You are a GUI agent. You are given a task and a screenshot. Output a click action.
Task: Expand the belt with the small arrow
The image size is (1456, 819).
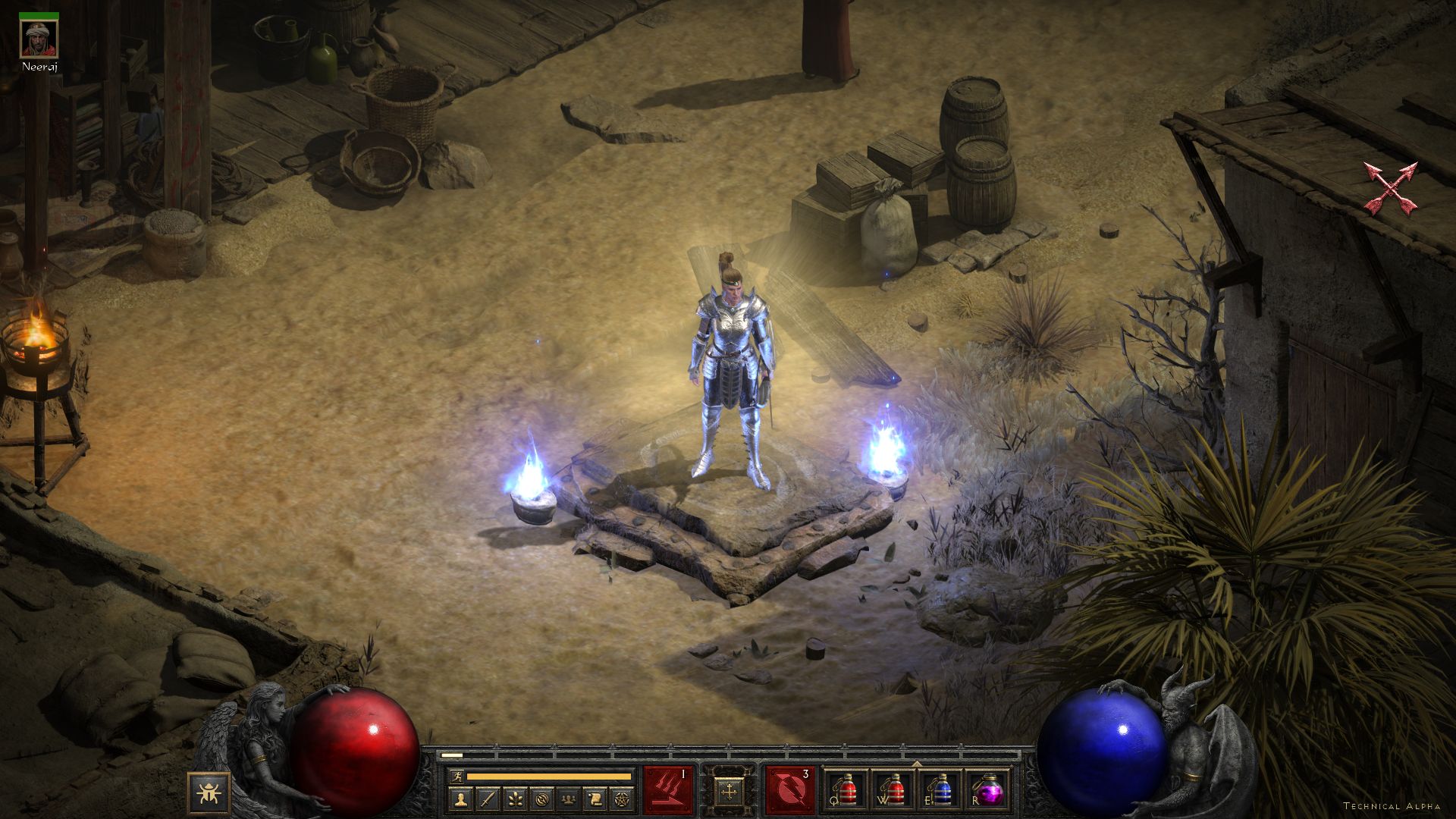[x=917, y=764]
